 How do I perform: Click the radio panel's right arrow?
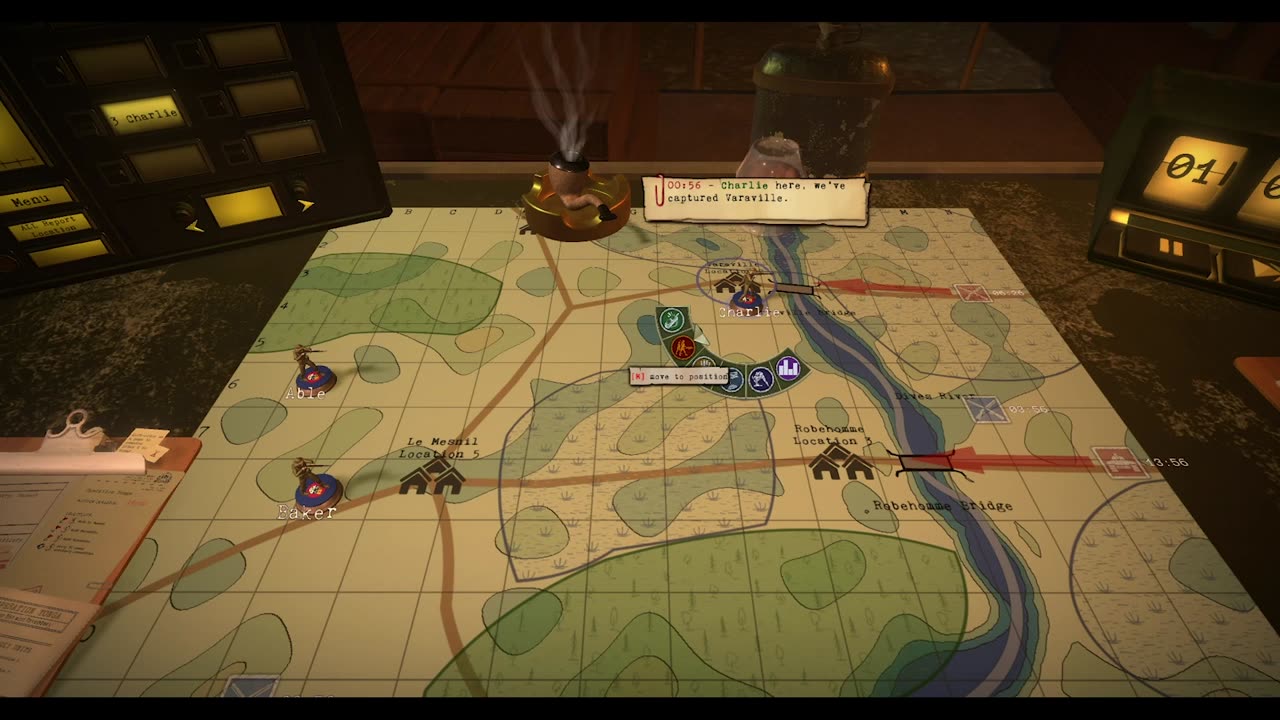tap(305, 204)
